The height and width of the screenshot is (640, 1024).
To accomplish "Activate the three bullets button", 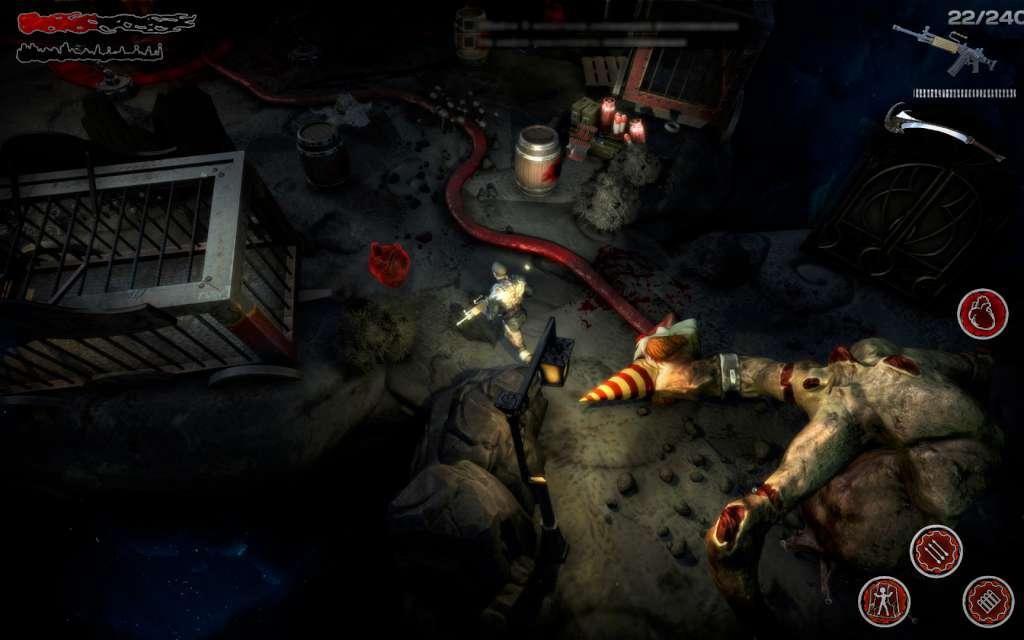I will coord(936,551).
